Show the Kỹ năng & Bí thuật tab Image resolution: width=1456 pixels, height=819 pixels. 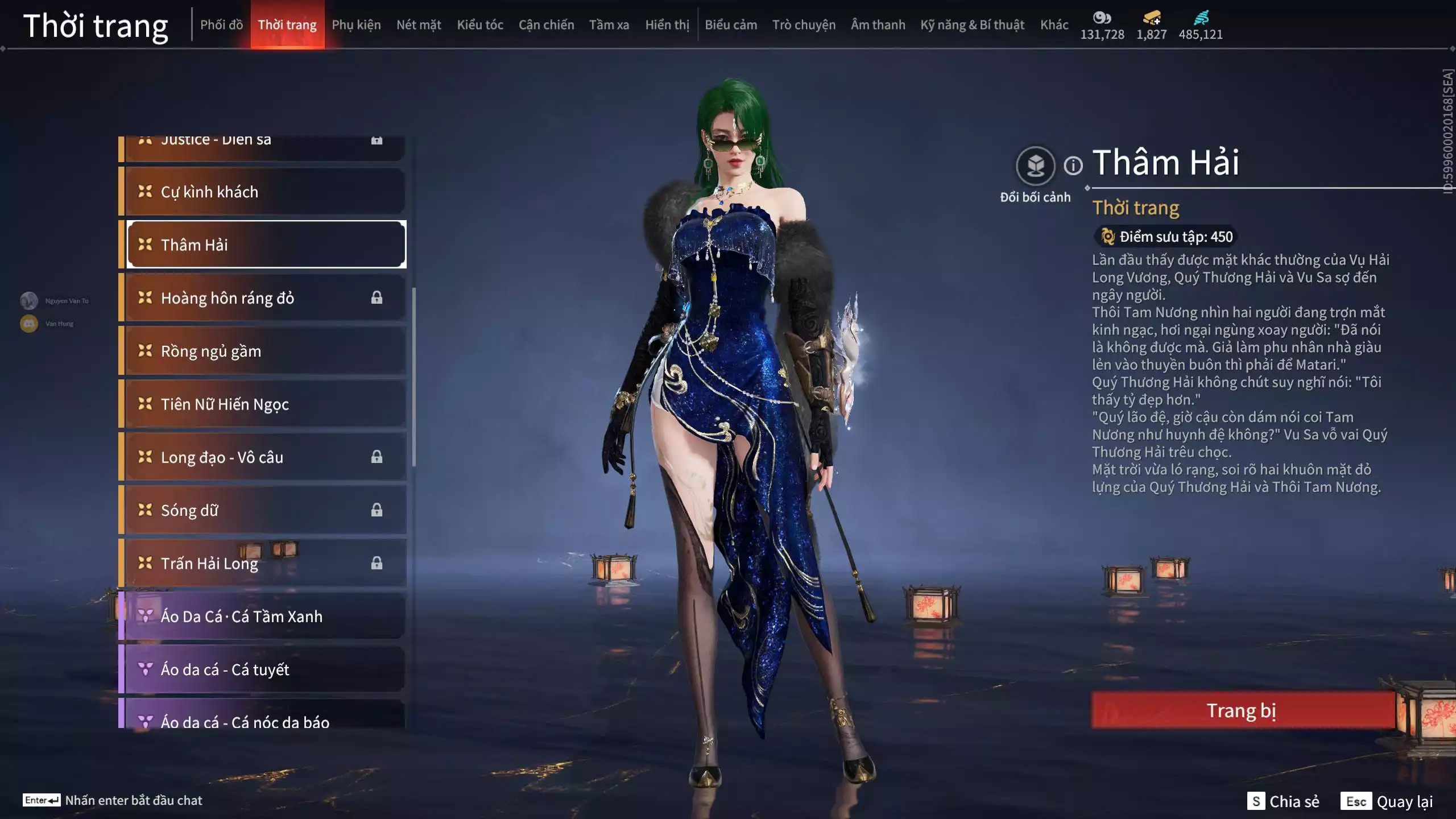[972, 25]
